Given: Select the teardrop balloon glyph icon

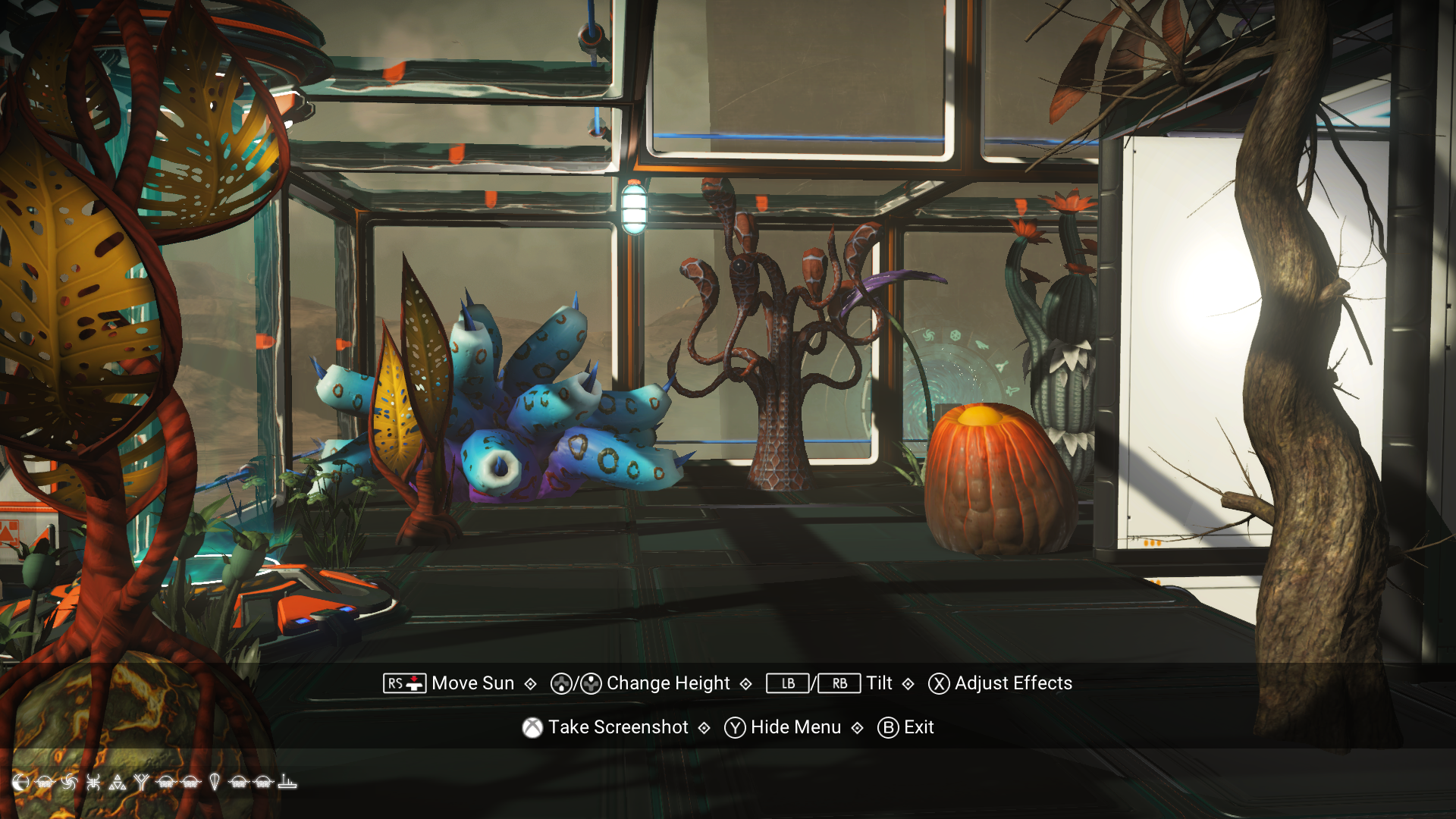Looking at the screenshot, I should click(x=216, y=783).
